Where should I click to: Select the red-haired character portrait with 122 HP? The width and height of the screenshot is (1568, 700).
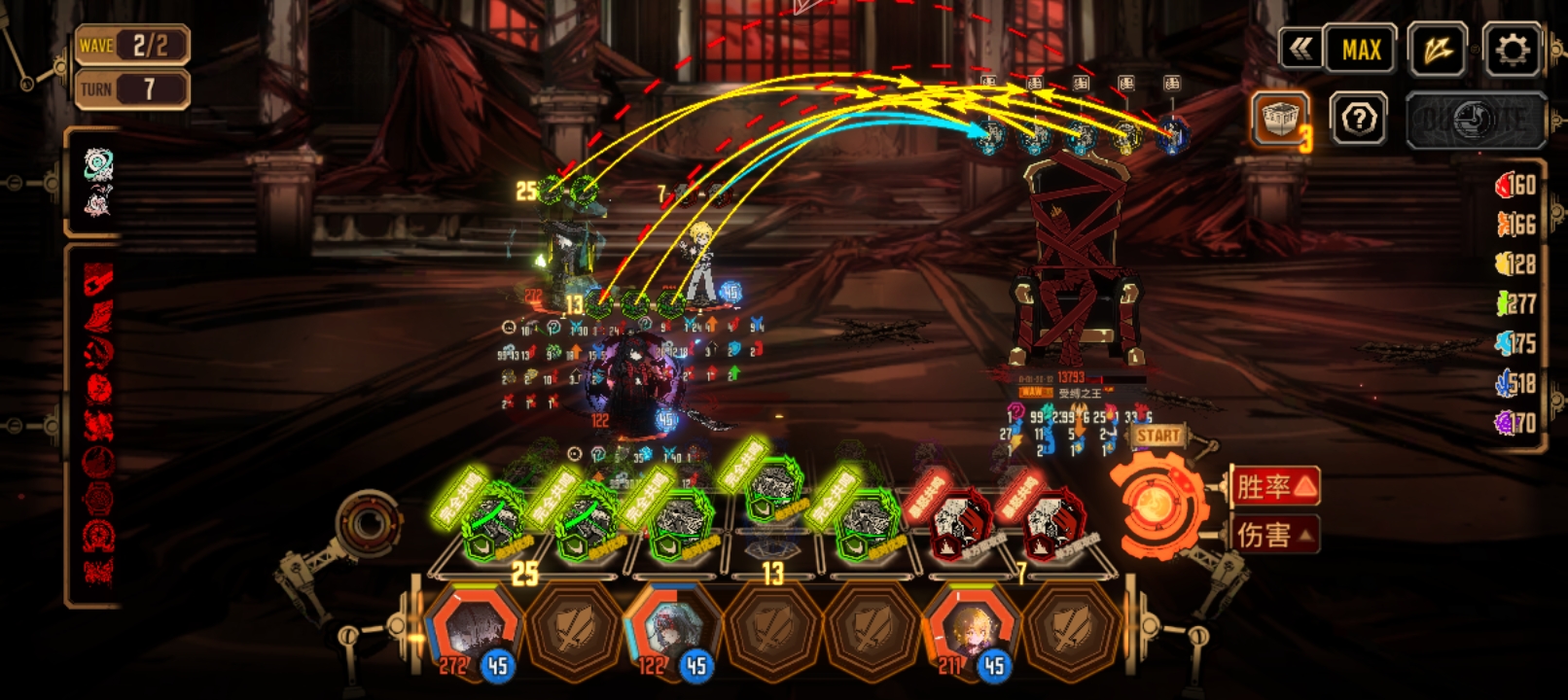pyautogui.click(x=671, y=629)
